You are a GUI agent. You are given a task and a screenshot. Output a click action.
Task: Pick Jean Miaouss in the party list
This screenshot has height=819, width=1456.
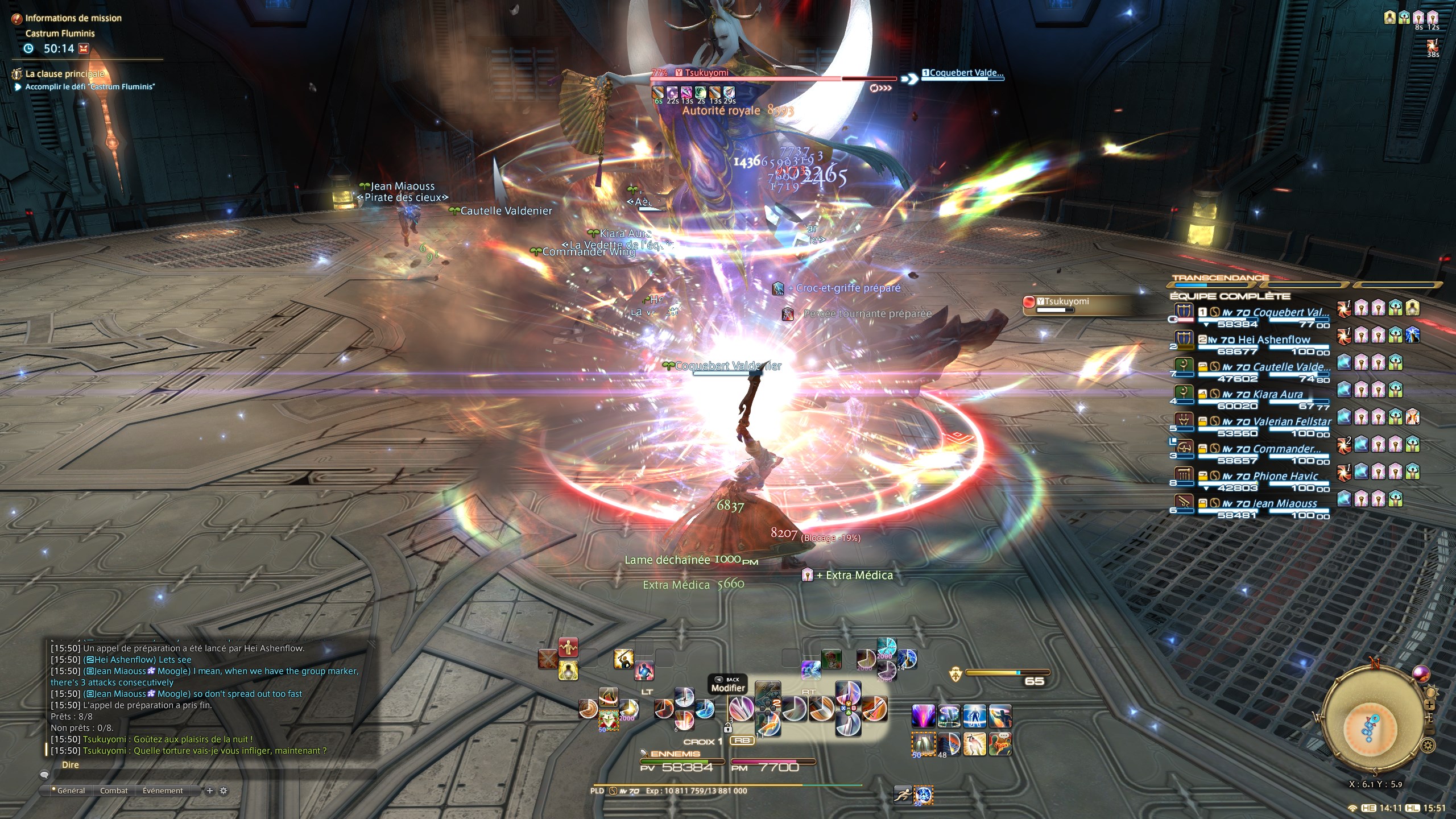click(1263, 504)
